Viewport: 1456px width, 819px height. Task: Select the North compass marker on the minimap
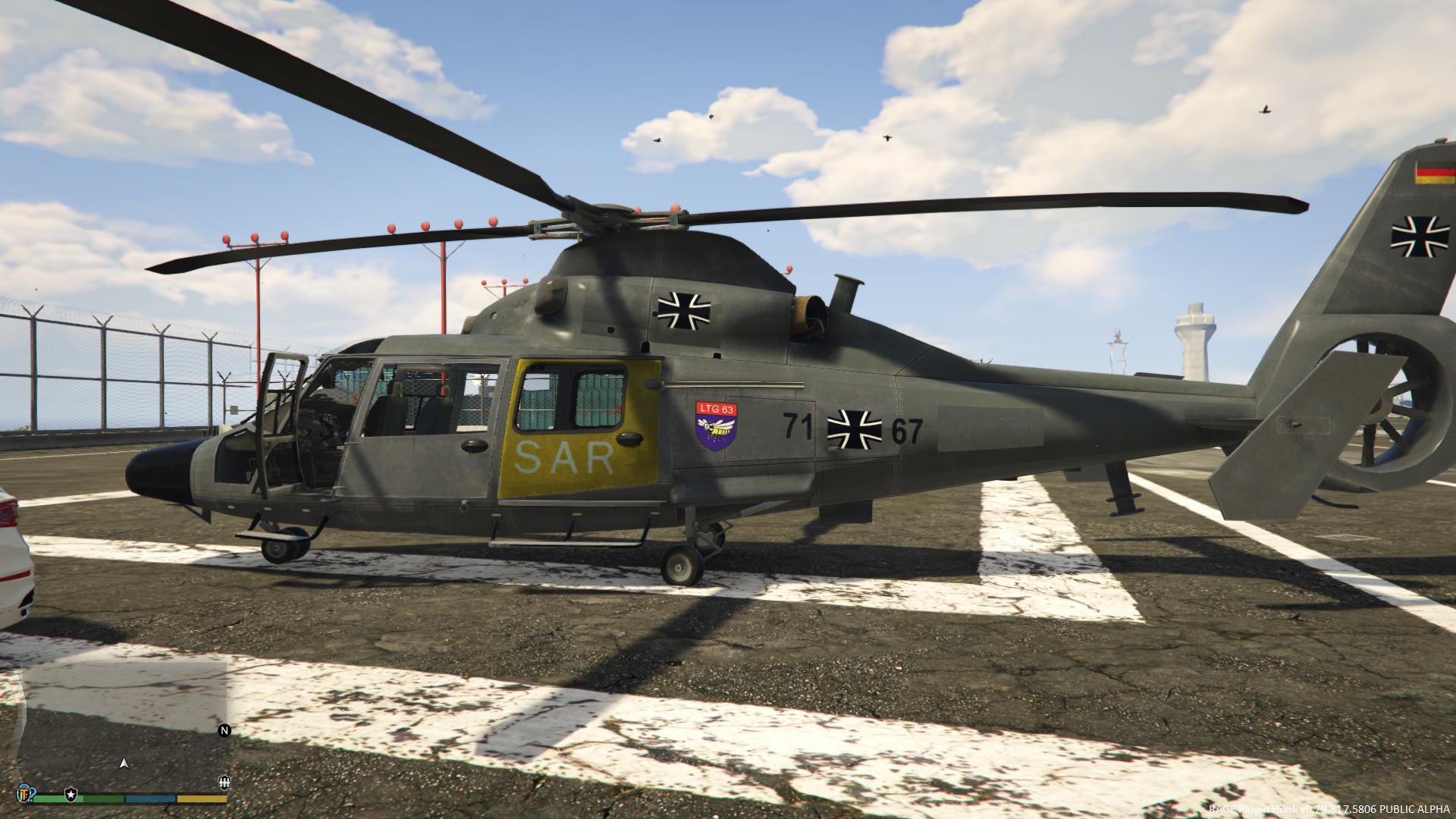pyautogui.click(x=224, y=731)
